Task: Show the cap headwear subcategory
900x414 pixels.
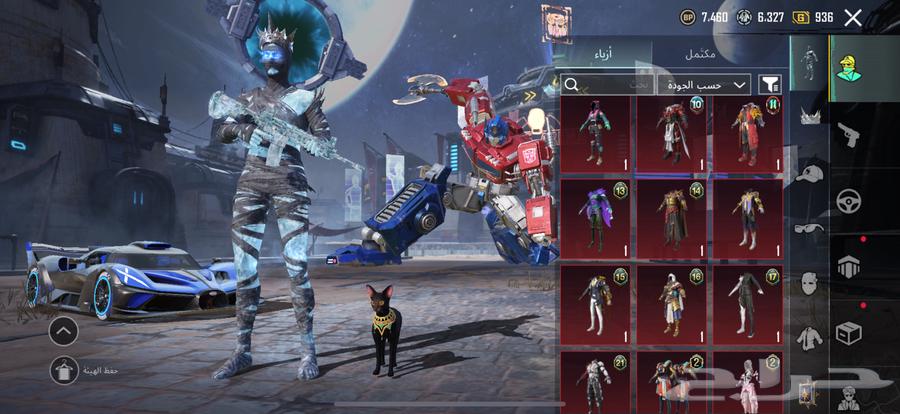Action: pos(809,174)
